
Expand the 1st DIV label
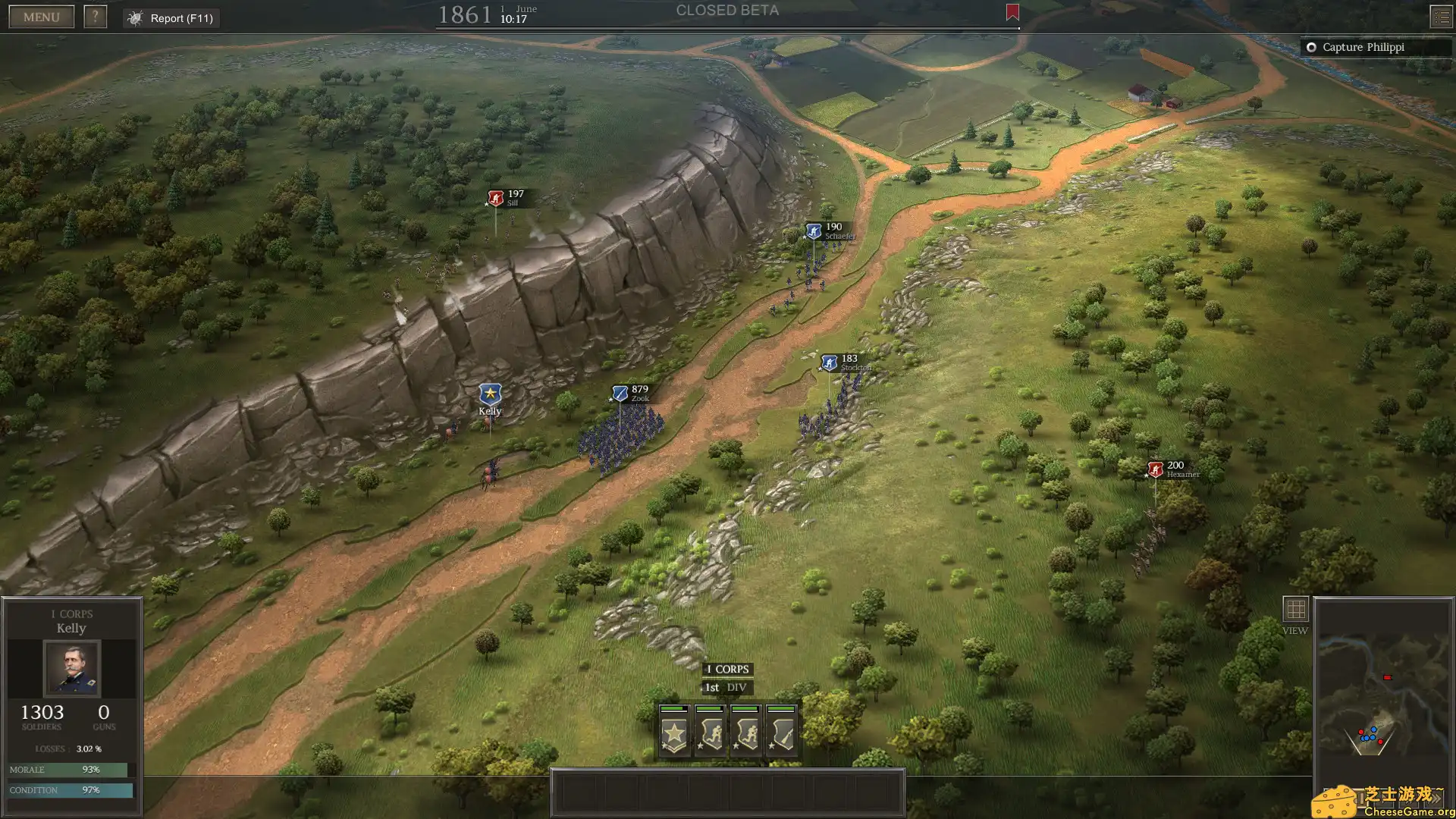726,687
